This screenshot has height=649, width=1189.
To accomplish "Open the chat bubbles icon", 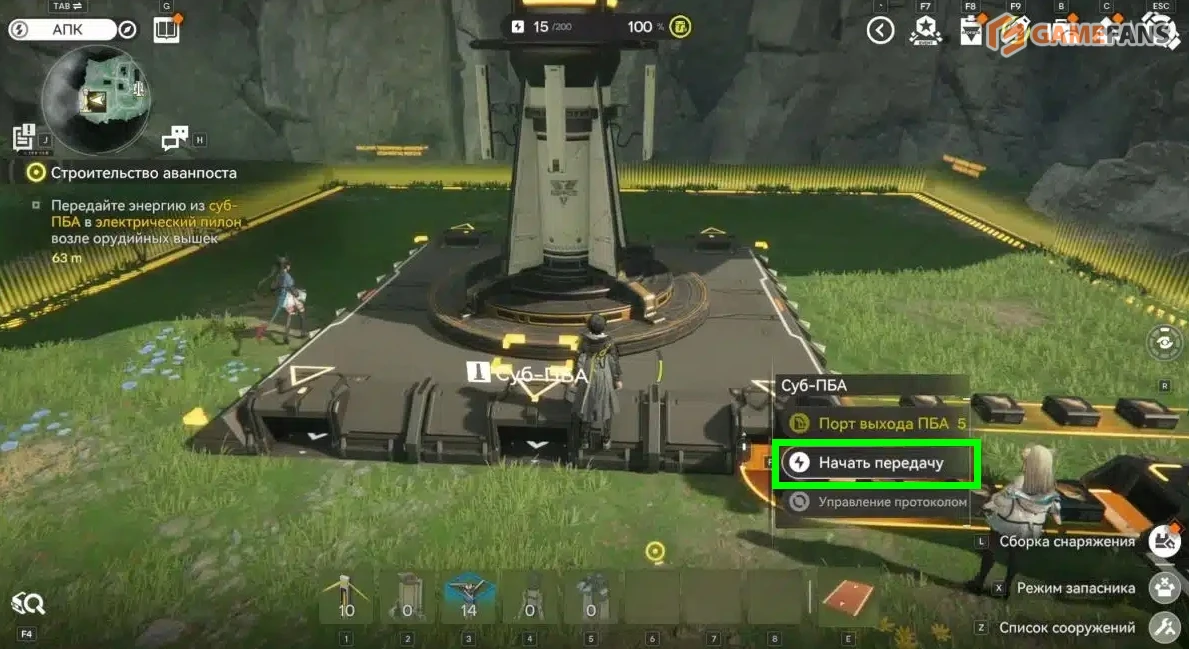I will (x=175, y=138).
